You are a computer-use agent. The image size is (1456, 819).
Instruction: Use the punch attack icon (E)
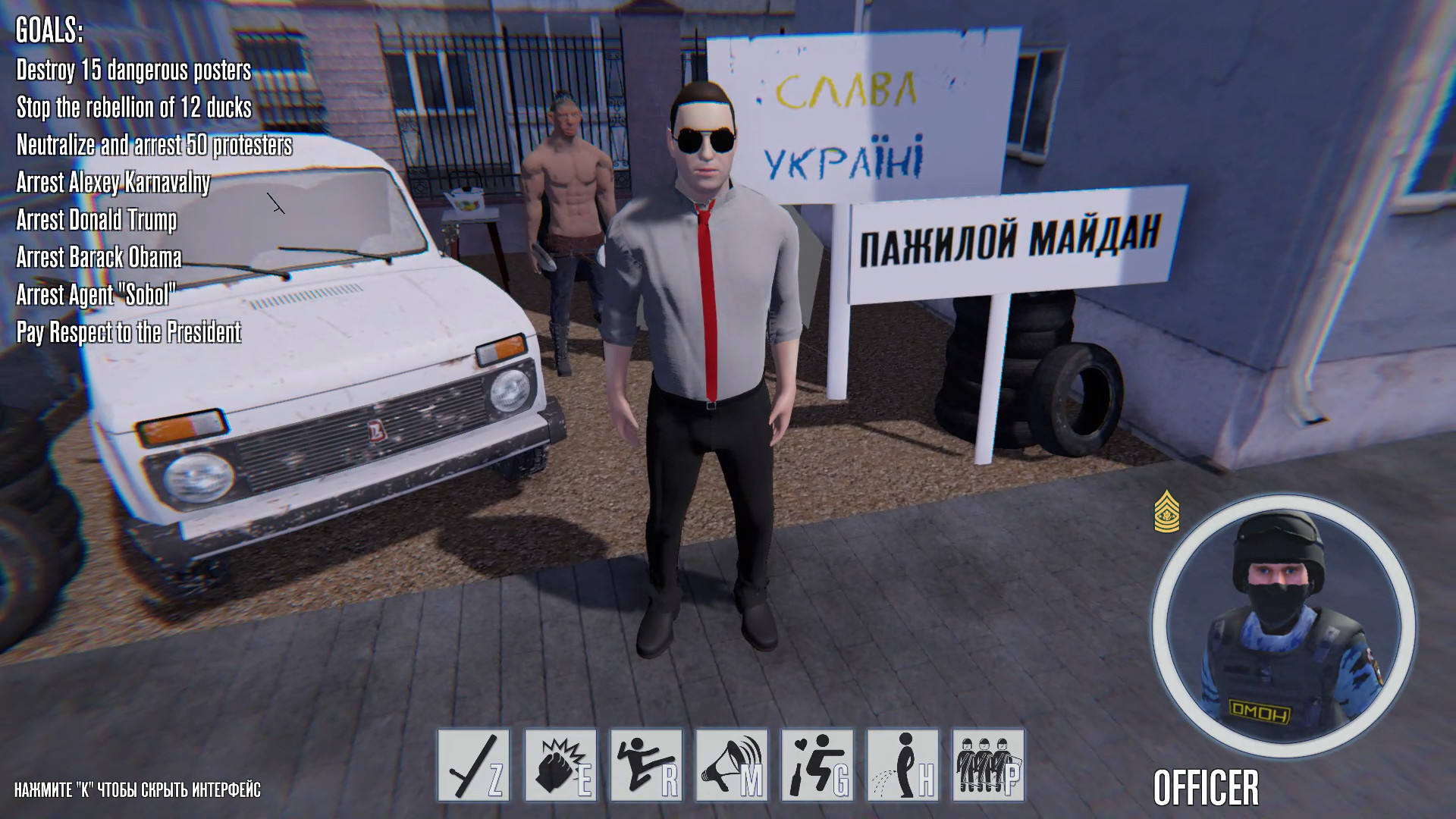[x=559, y=766]
